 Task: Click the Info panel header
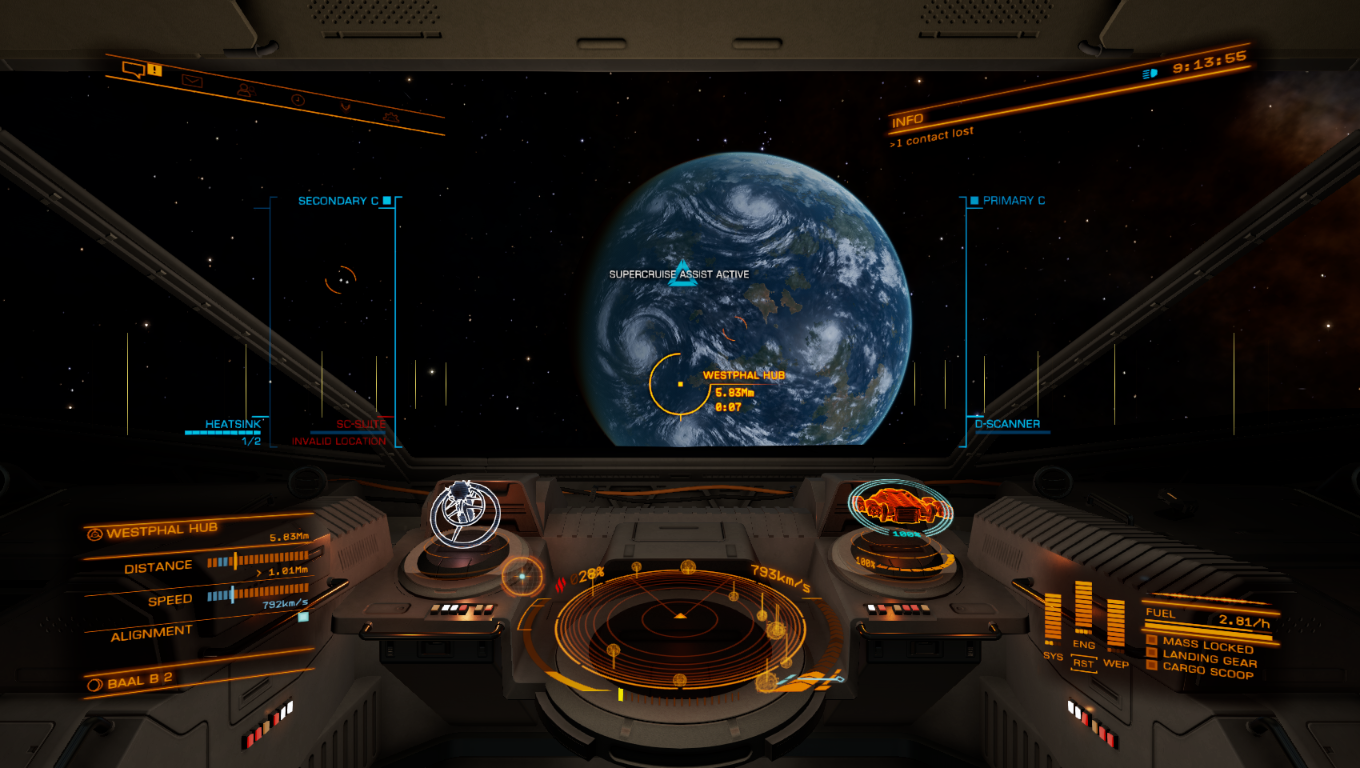907,122
